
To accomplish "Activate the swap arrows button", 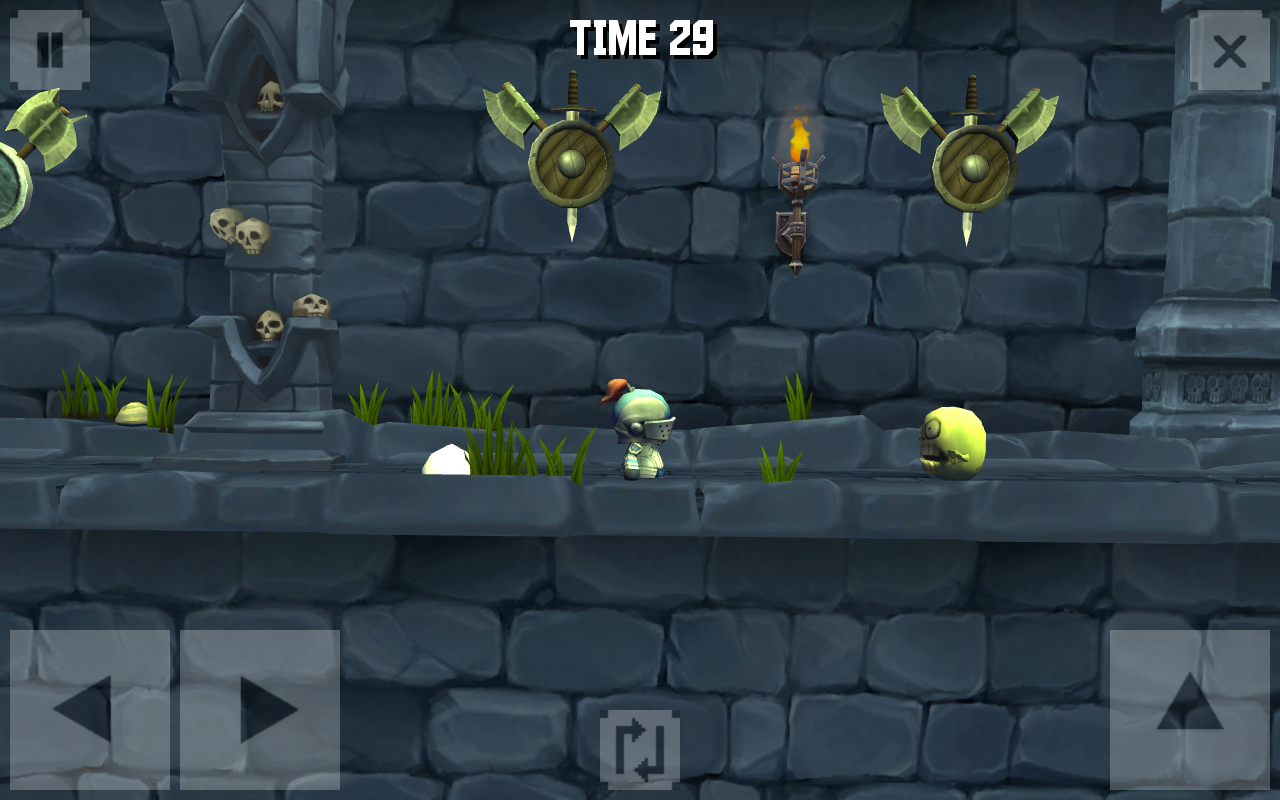I will pyautogui.click(x=640, y=749).
